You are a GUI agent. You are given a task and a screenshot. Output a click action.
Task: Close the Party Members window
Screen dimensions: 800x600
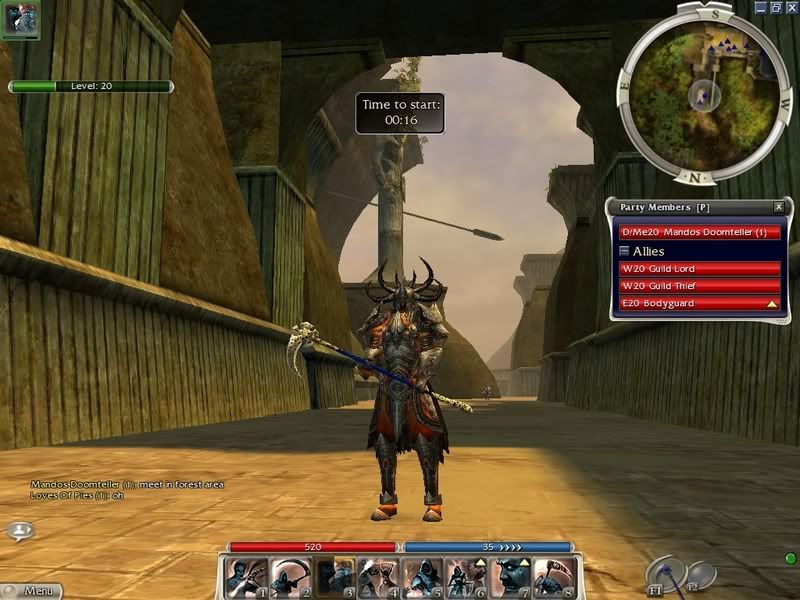pos(779,207)
